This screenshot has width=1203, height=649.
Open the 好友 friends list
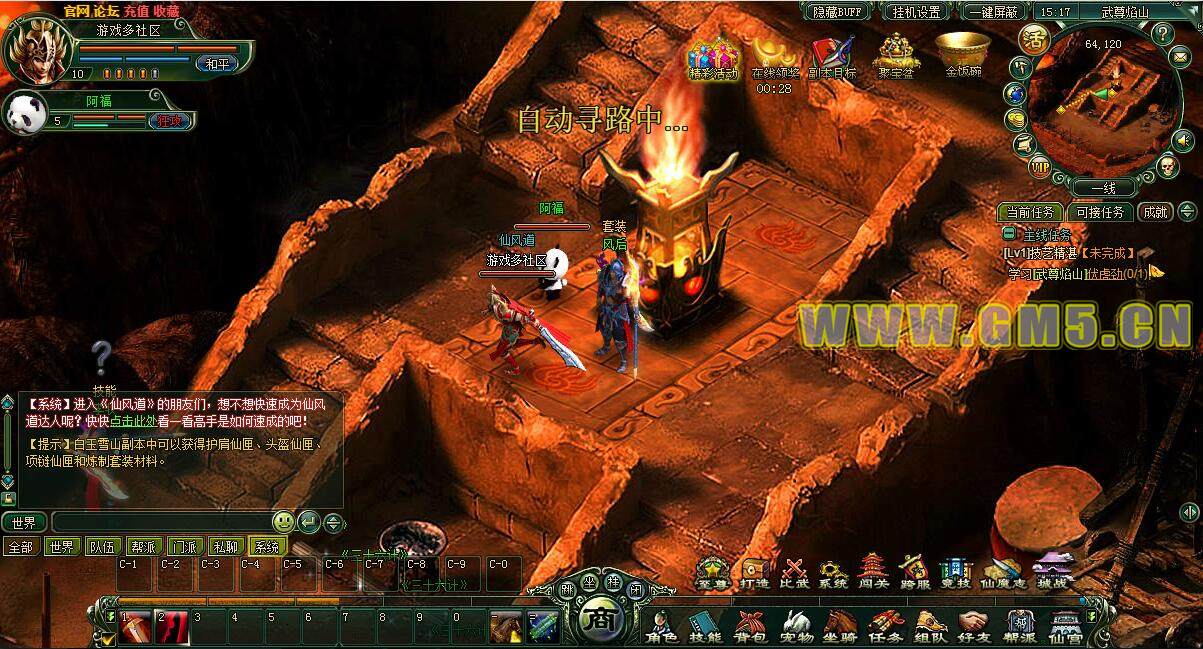(973, 625)
